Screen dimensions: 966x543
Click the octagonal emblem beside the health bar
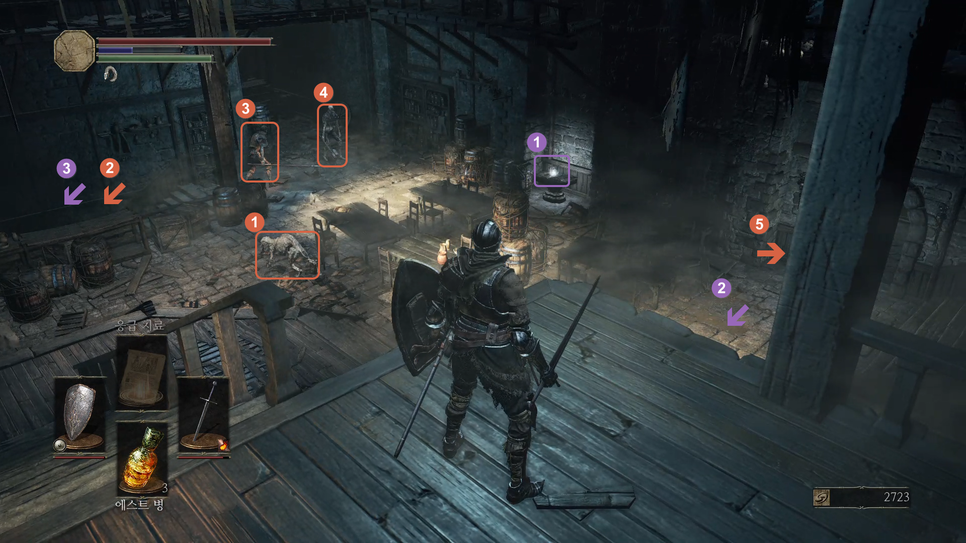click(x=74, y=50)
